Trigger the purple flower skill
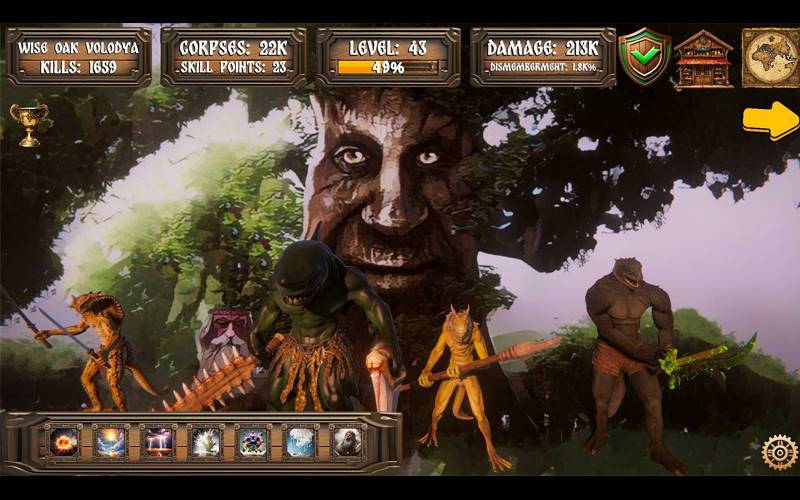Screen dimensions: 800x500 253,442
